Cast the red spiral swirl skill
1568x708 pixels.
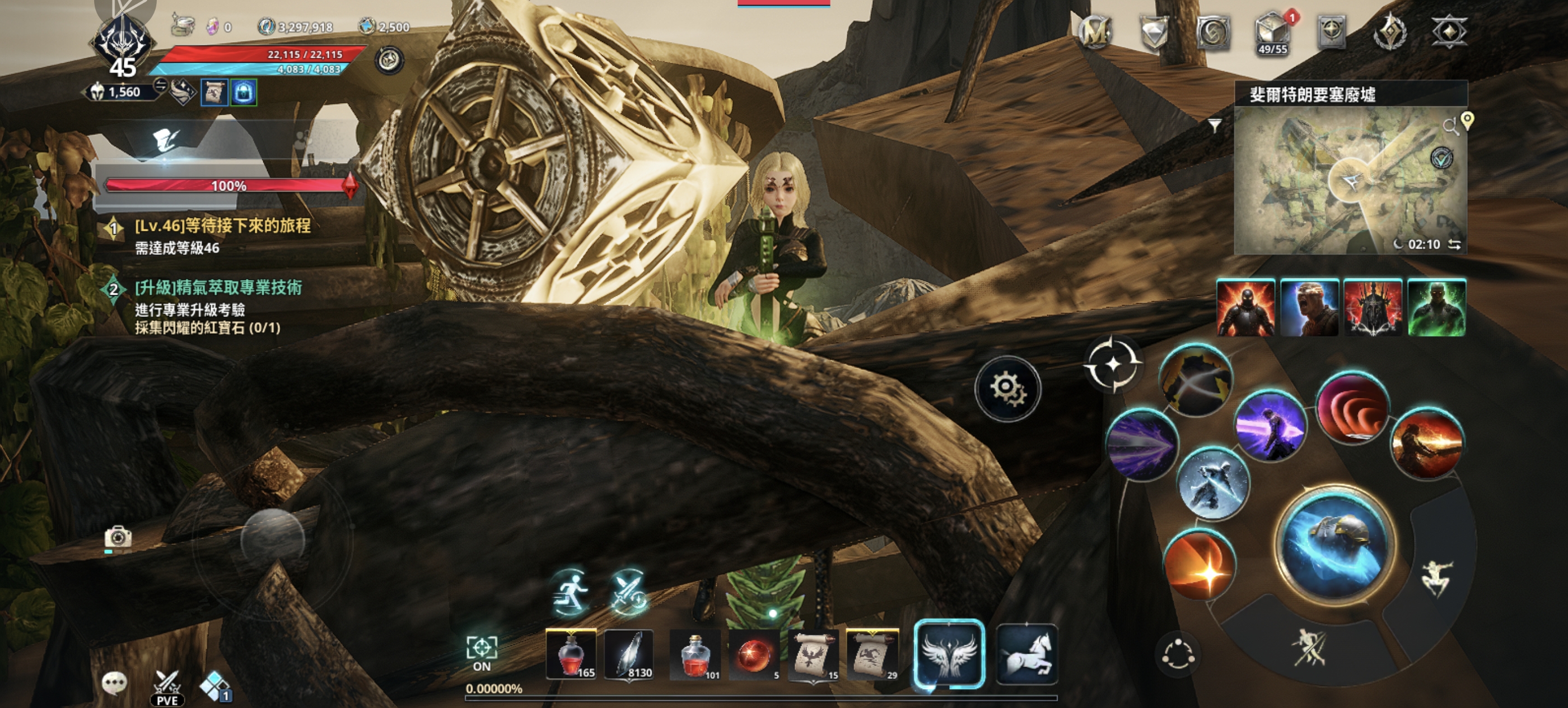(x=1352, y=408)
